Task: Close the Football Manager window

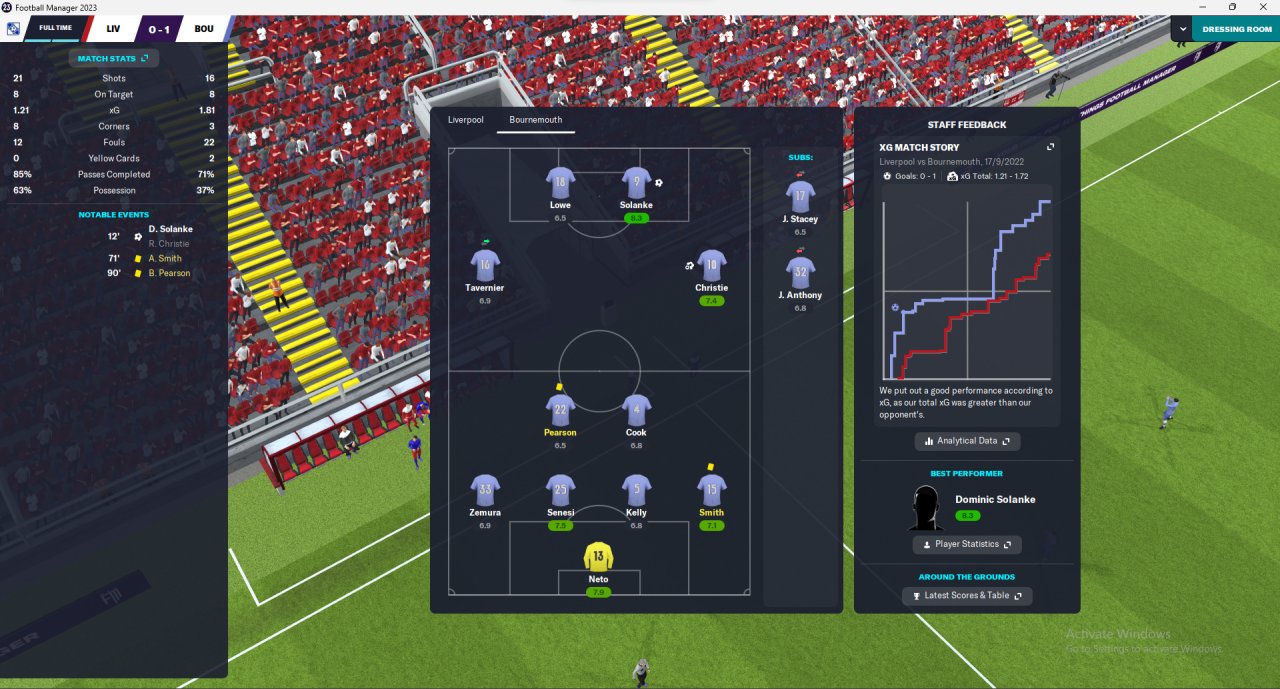Action: (1261, 7)
